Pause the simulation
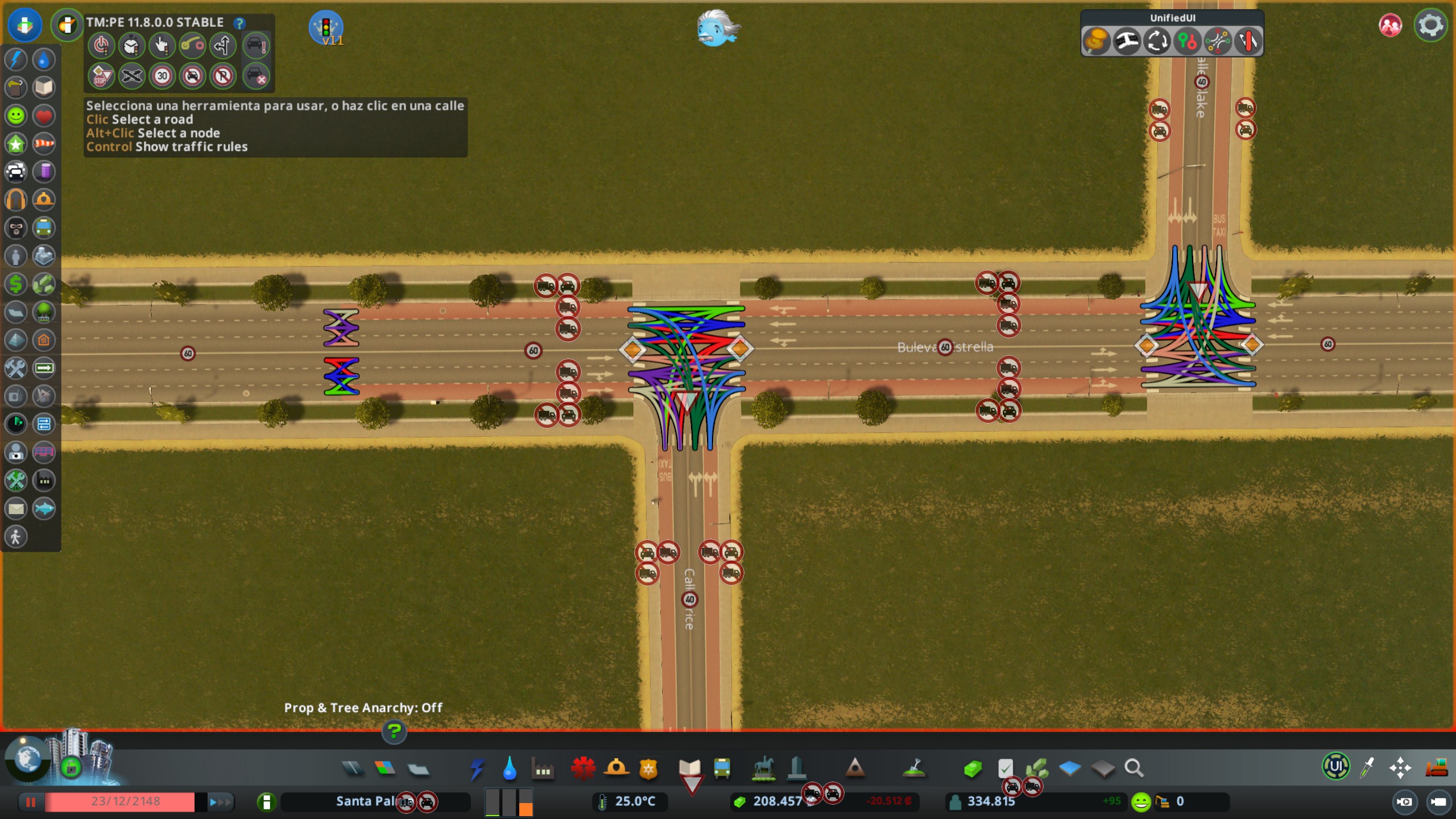The width and height of the screenshot is (1456, 819). pos(31,803)
